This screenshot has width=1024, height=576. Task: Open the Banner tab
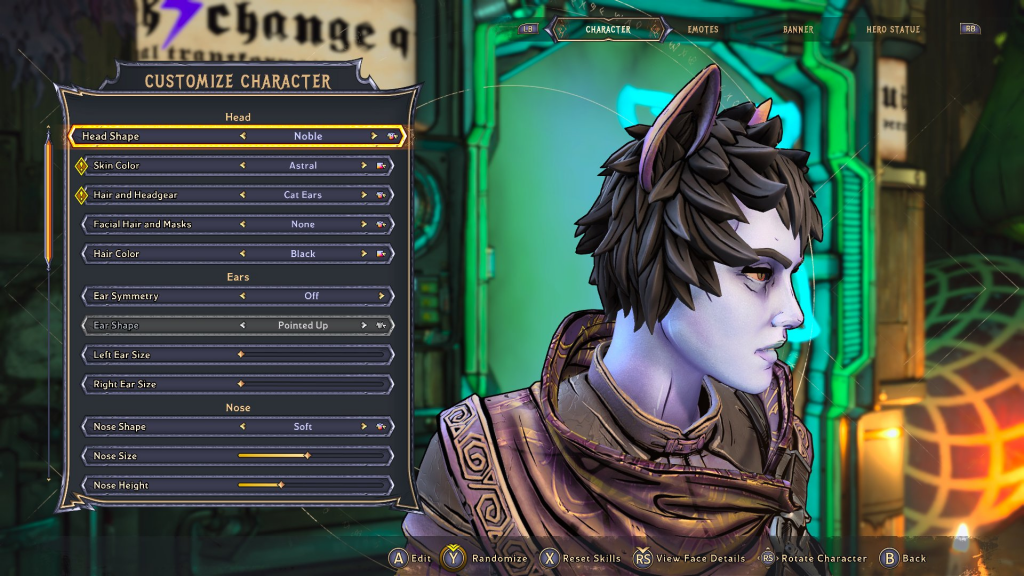(798, 30)
